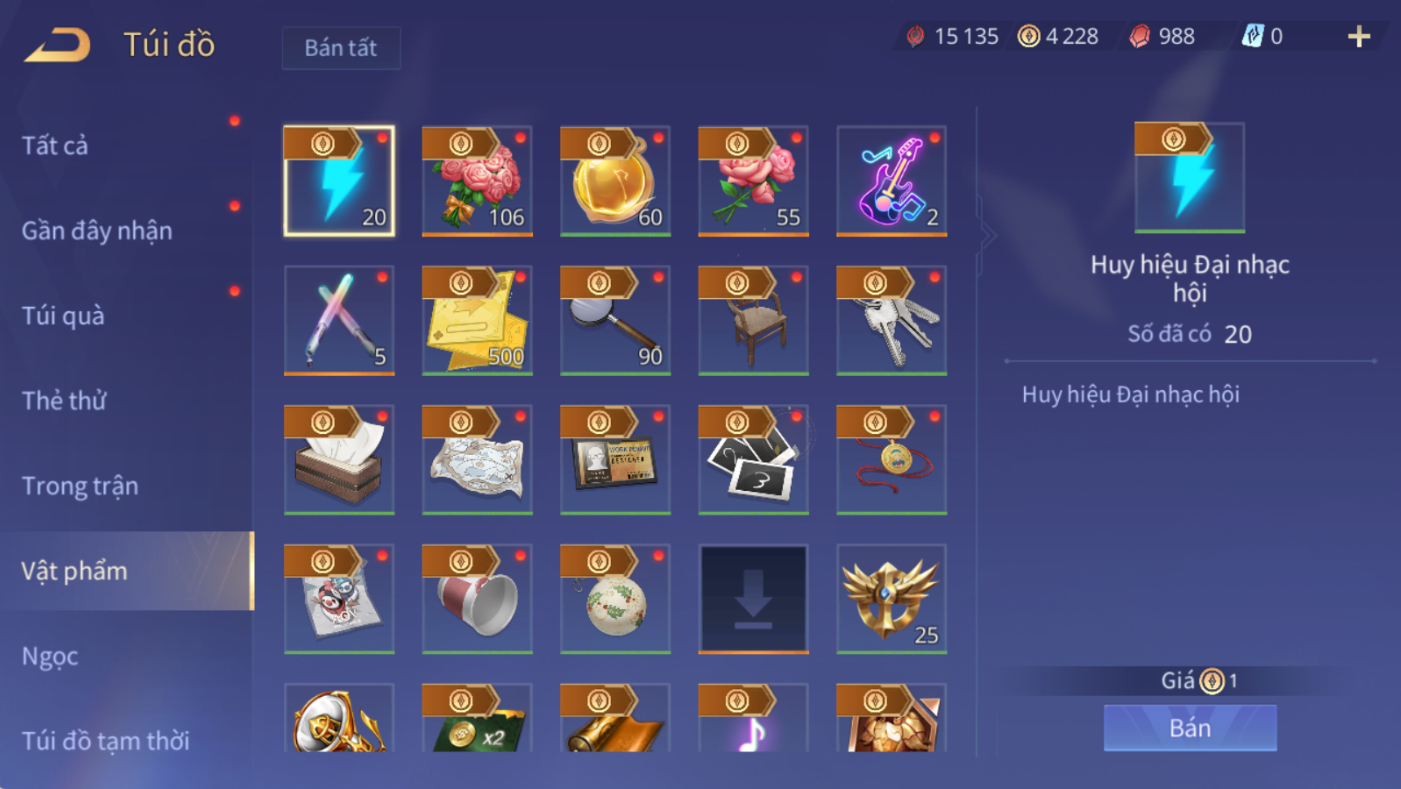Open the Ngọc category
This screenshot has width=1401, height=789.
(50, 656)
